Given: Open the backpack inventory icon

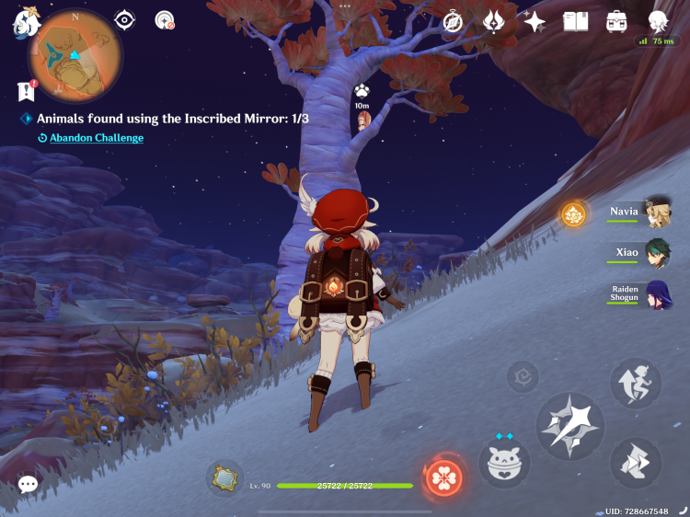Looking at the screenshot, I should pos(616,21).
